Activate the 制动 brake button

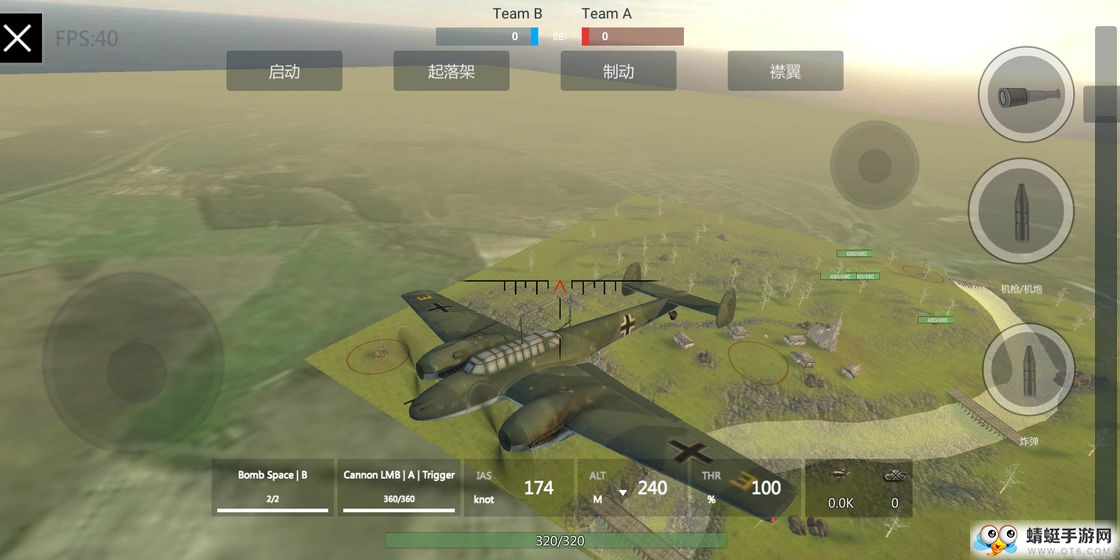pyautogui.click(x=618, y=71)
